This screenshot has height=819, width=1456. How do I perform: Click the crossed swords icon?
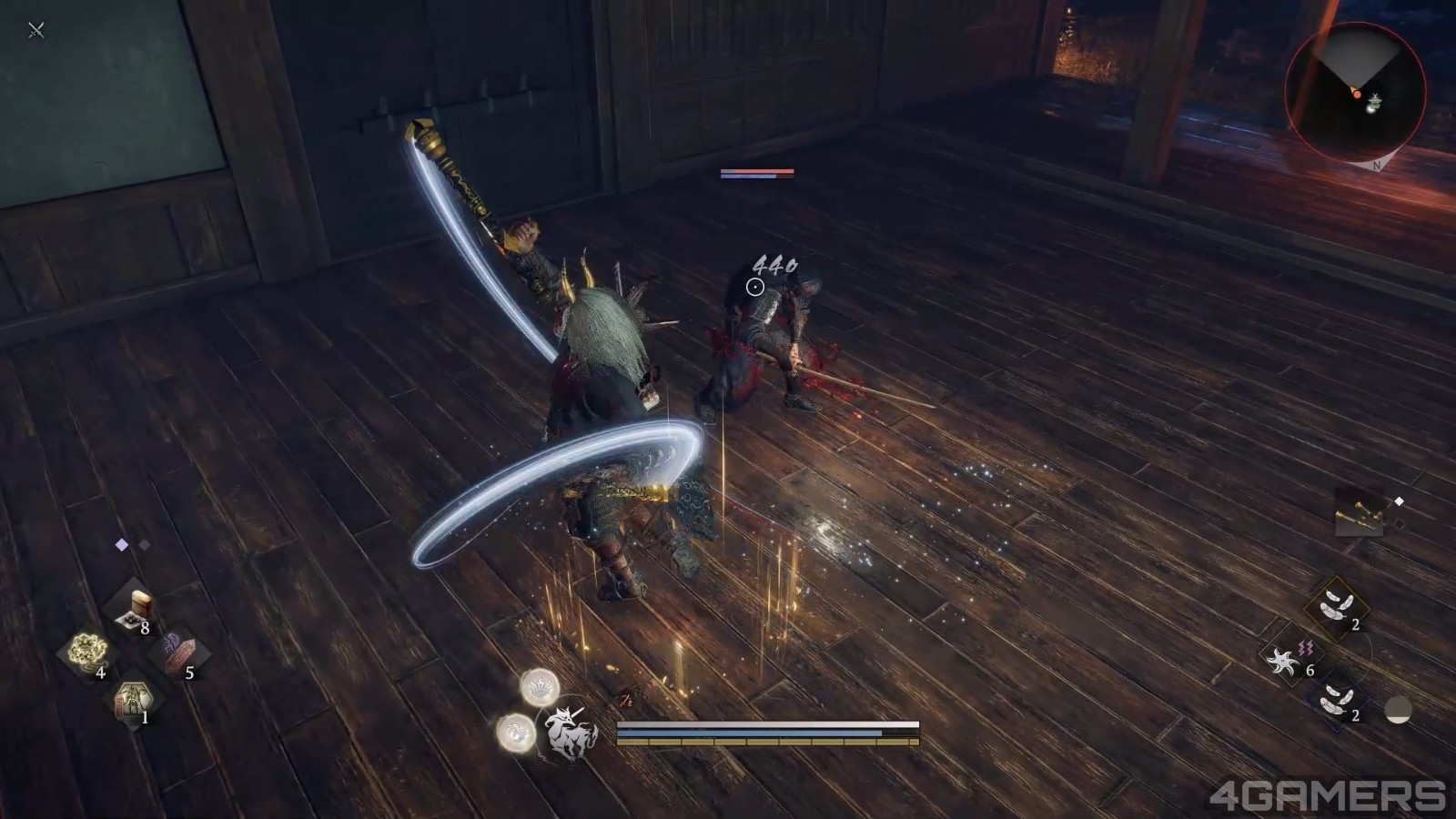tap(36, 30)
